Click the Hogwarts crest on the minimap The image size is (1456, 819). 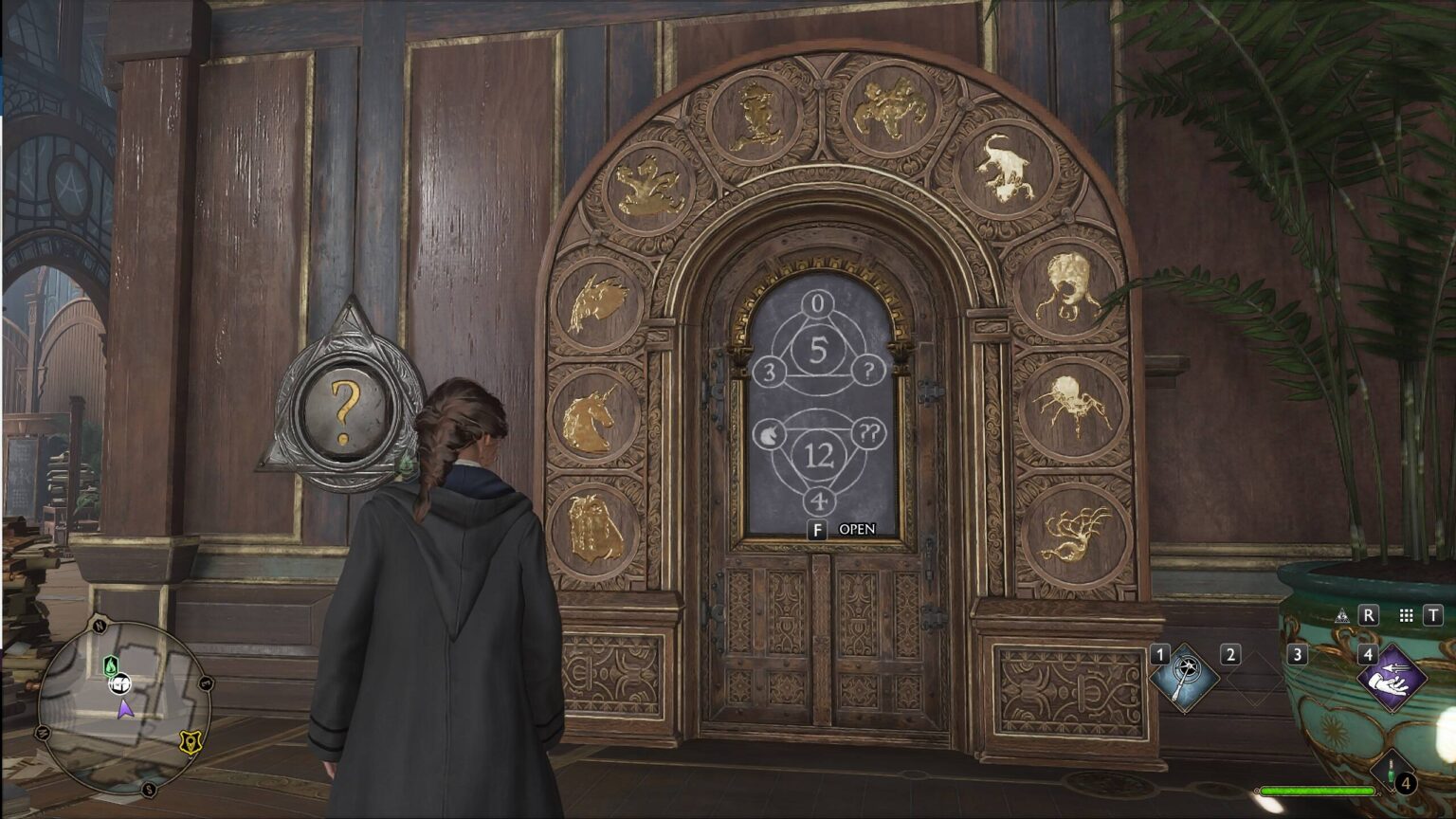[189, 742]
